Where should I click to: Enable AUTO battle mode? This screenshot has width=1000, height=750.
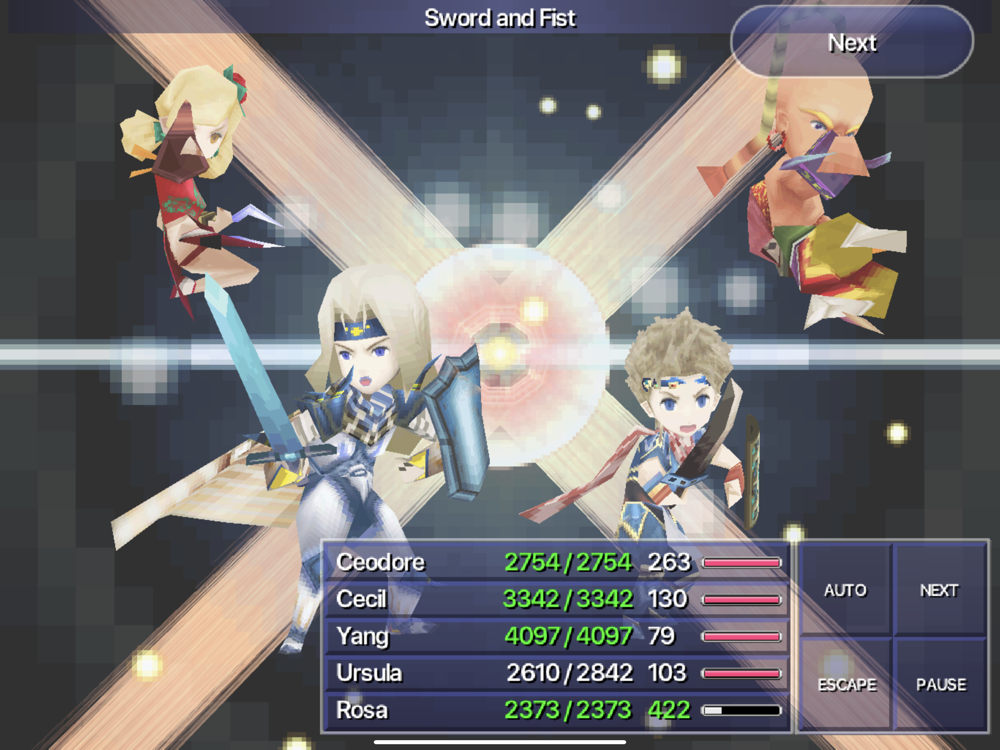tap(844, 590)
